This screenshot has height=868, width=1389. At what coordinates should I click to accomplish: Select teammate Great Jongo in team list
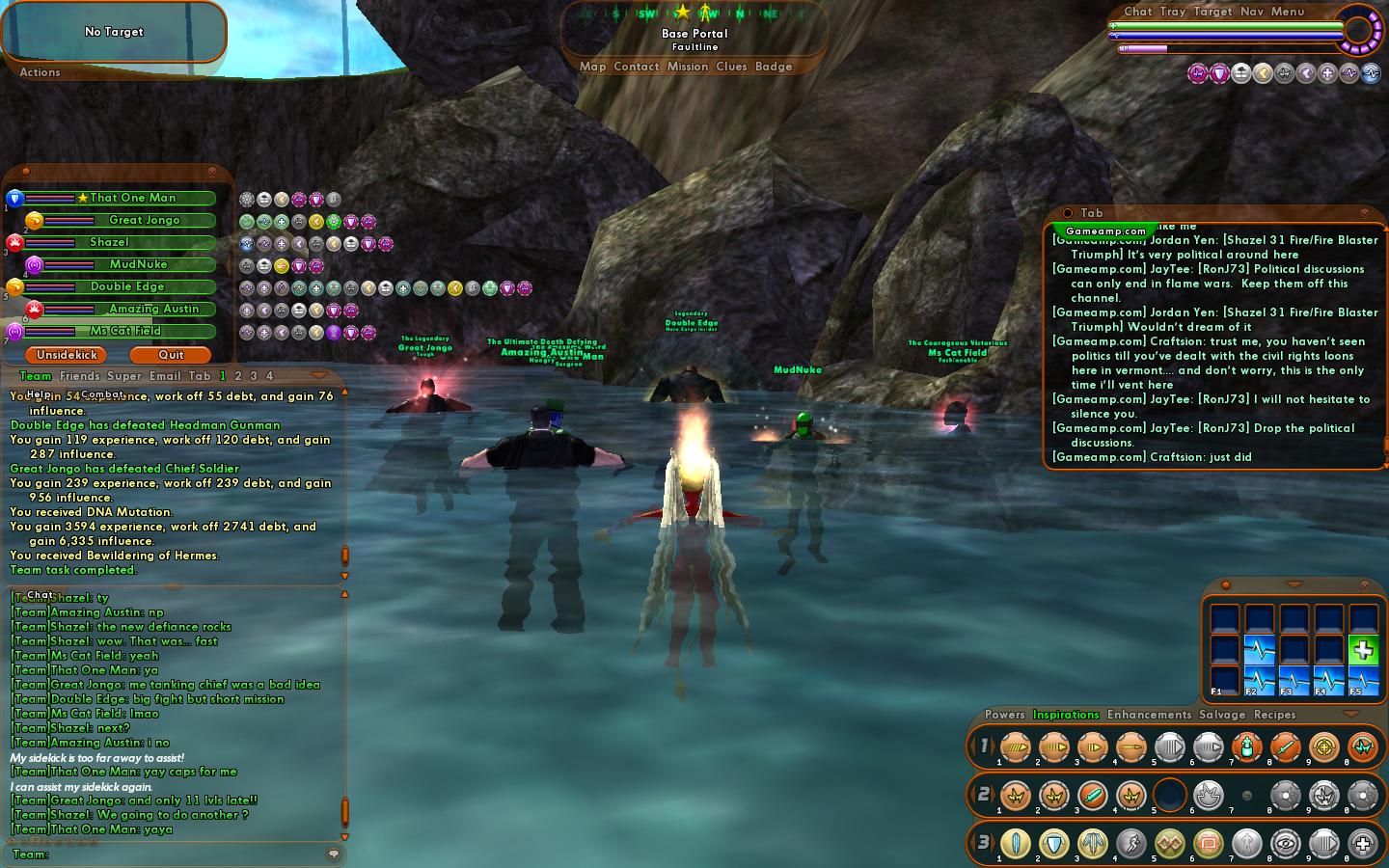coord(144,220)
